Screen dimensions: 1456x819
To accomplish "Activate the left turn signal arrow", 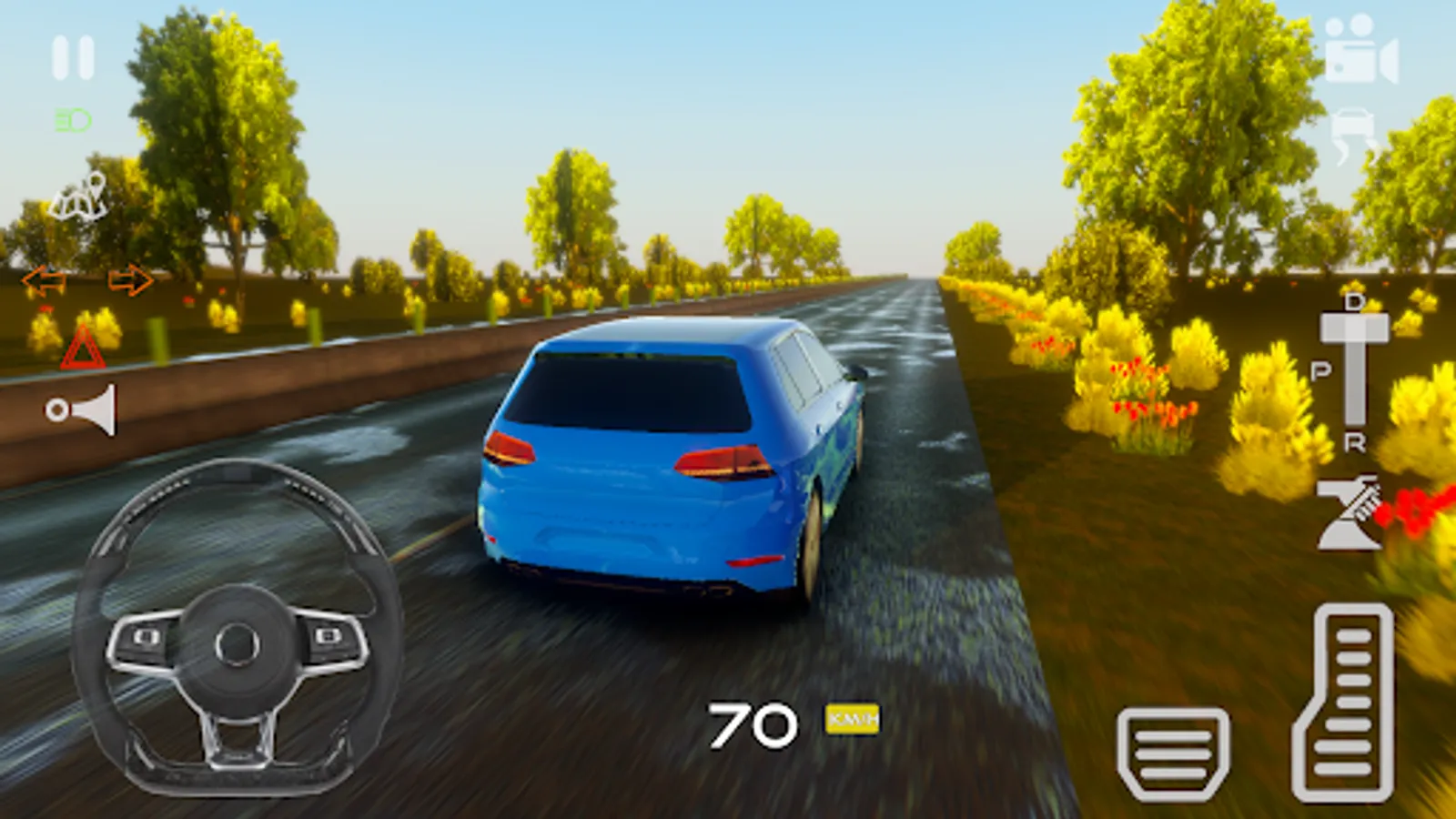I will coord(44,280).
